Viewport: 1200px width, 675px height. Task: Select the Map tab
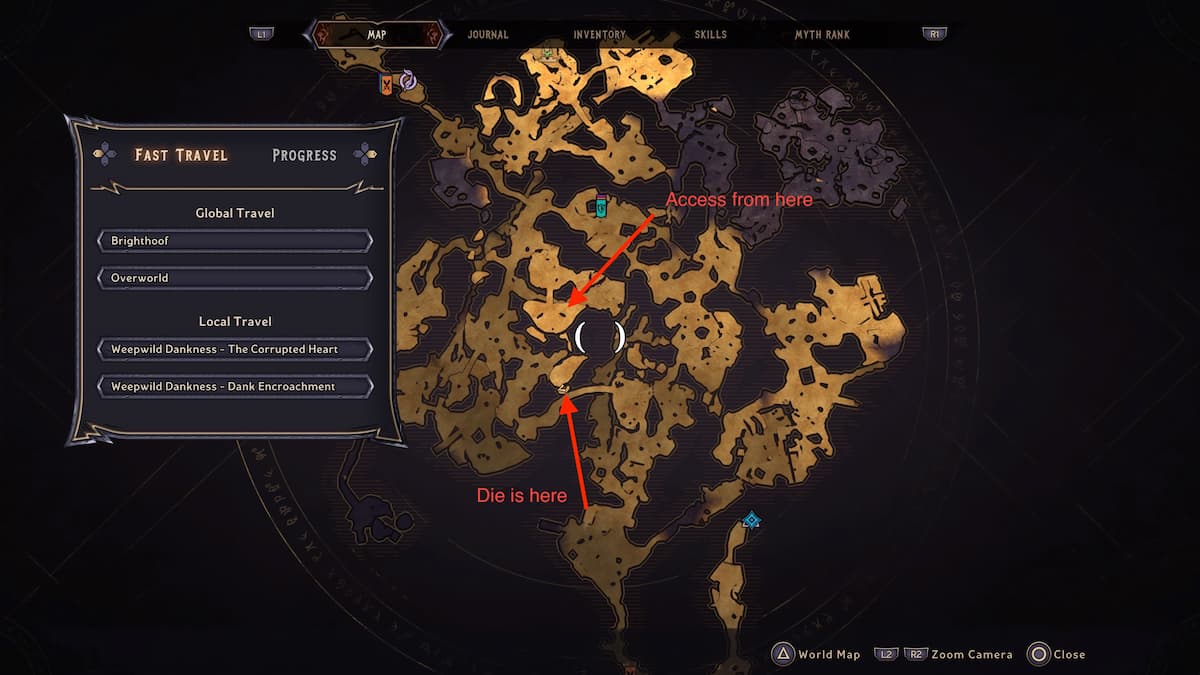click(x=377, y=35)
